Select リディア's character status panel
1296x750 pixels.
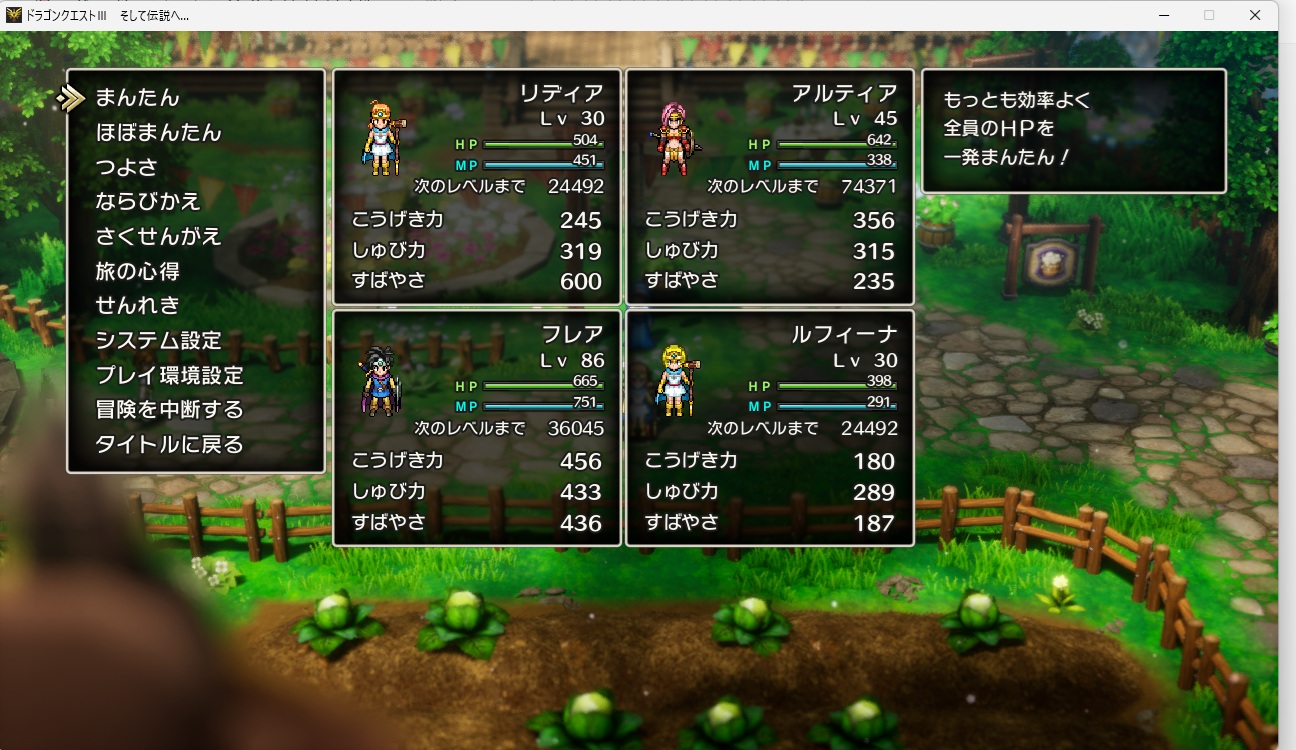click(477, 187)
